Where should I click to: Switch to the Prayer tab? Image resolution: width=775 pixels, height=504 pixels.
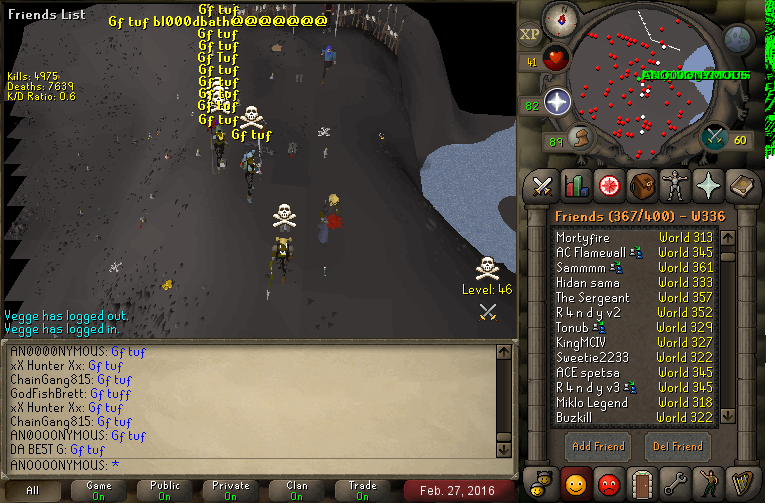pos(707,185)
